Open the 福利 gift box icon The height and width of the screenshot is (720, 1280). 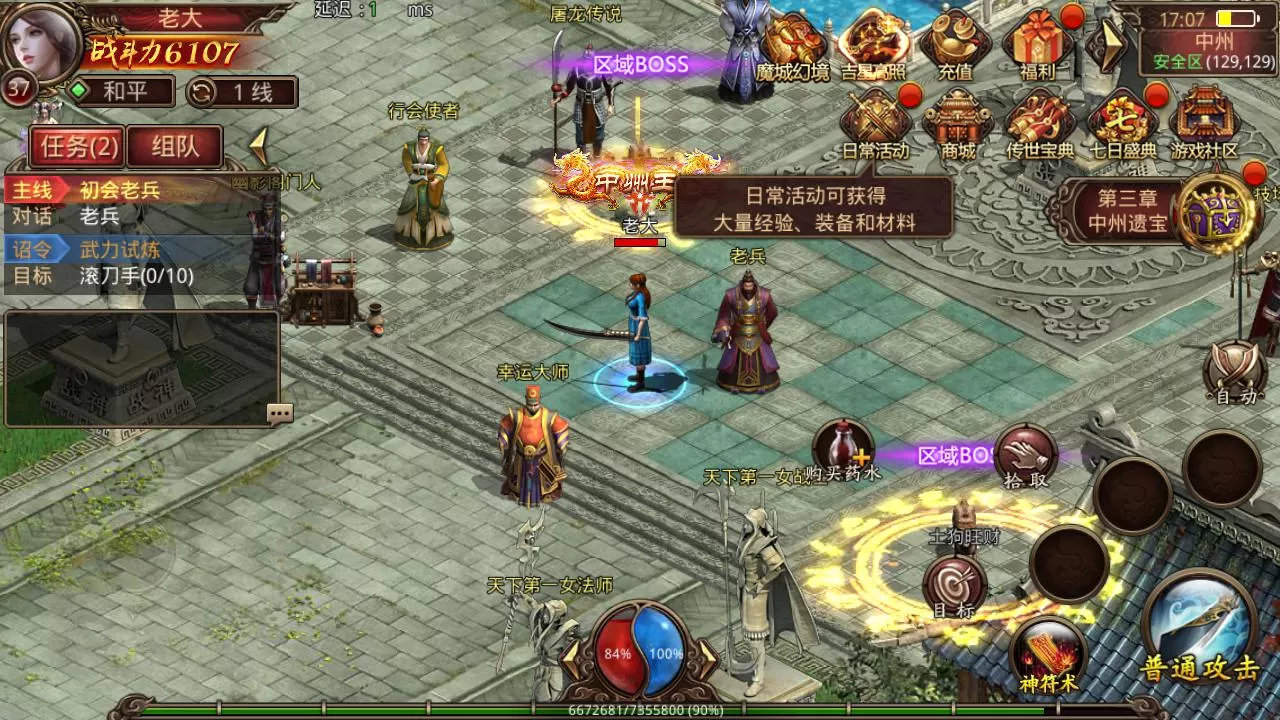pos(1037,45)
